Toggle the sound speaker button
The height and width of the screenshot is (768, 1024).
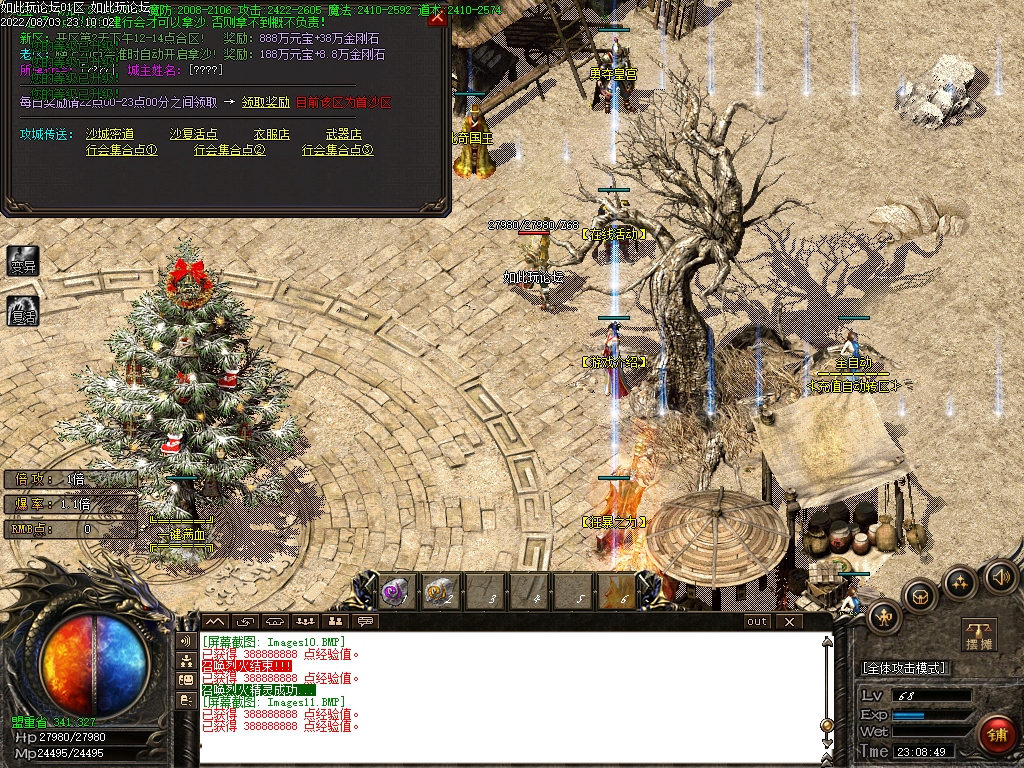tap(1000, 576)
